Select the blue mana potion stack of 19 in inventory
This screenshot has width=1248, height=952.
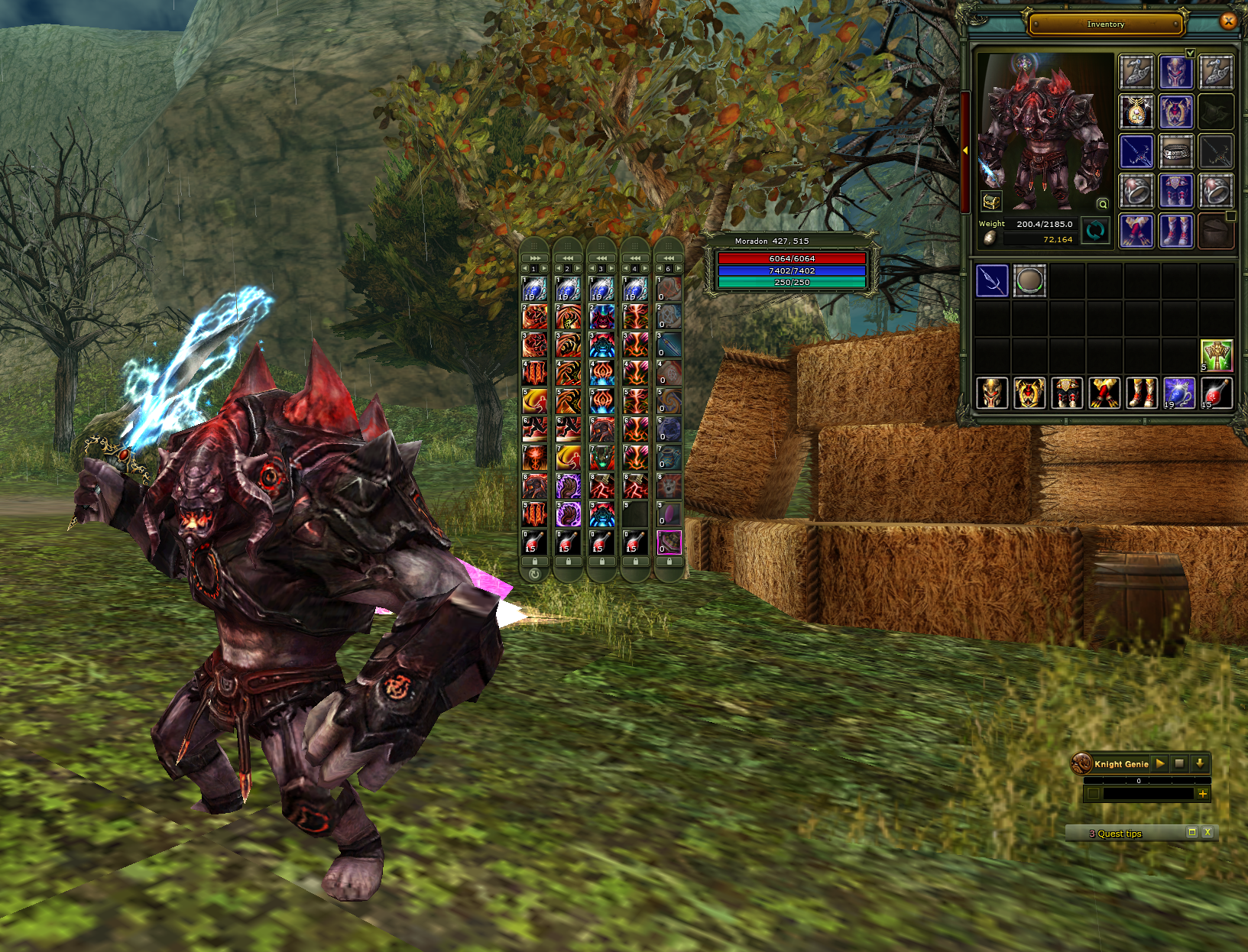click(1178, 393)
